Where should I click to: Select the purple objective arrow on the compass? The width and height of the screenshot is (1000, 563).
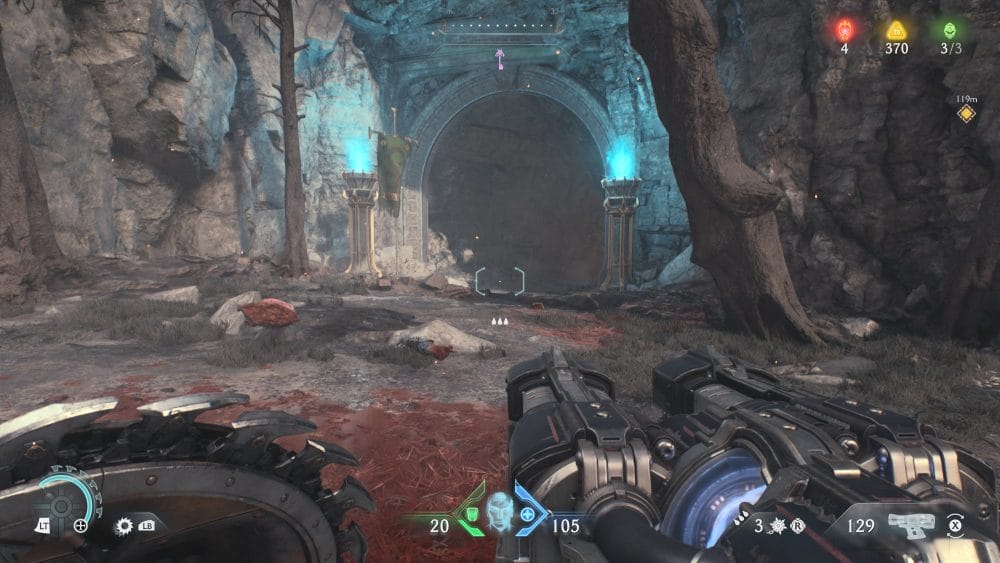point(499,60)
